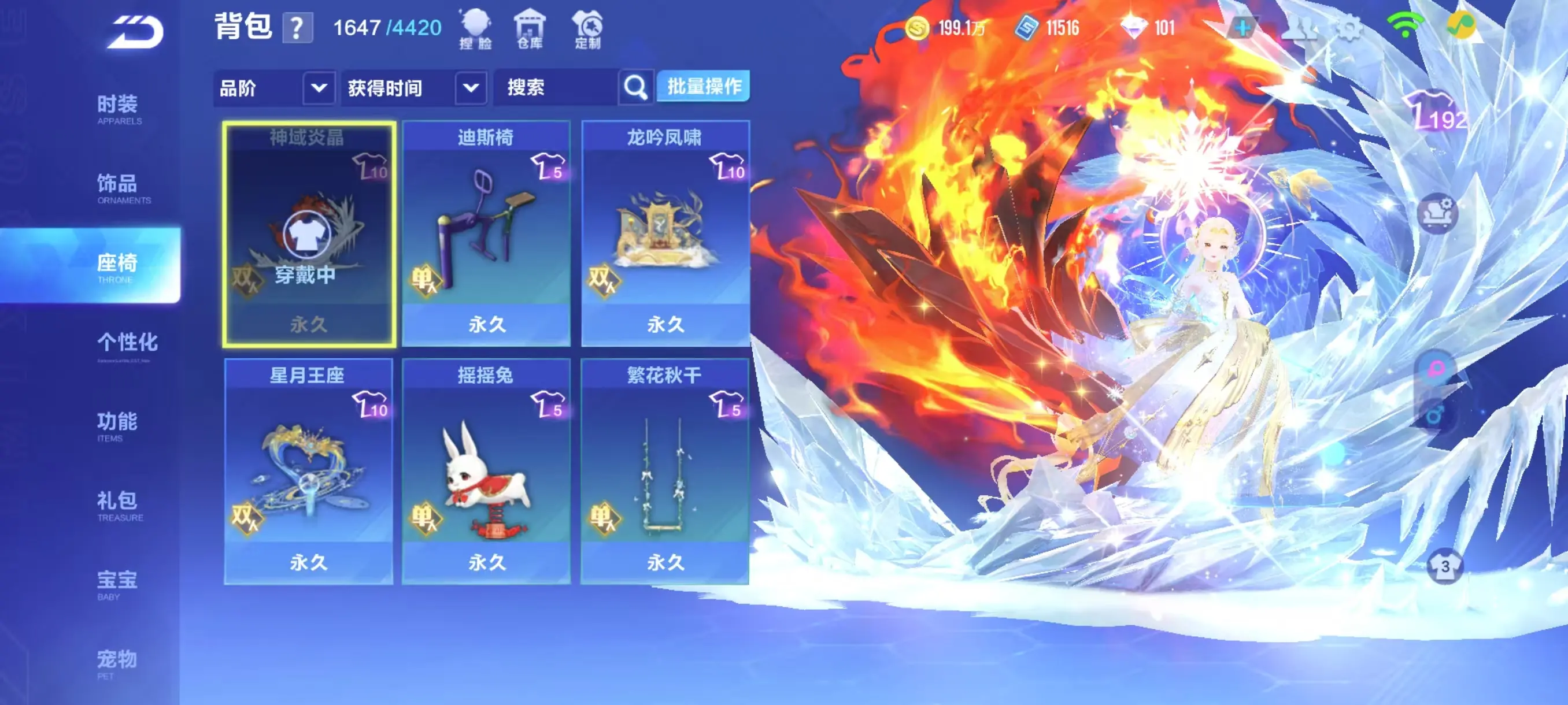This screenshot has height=705, width=1568.
Task: Expand the 品阶 quality filter dropdown
Action: coord(275,88)
